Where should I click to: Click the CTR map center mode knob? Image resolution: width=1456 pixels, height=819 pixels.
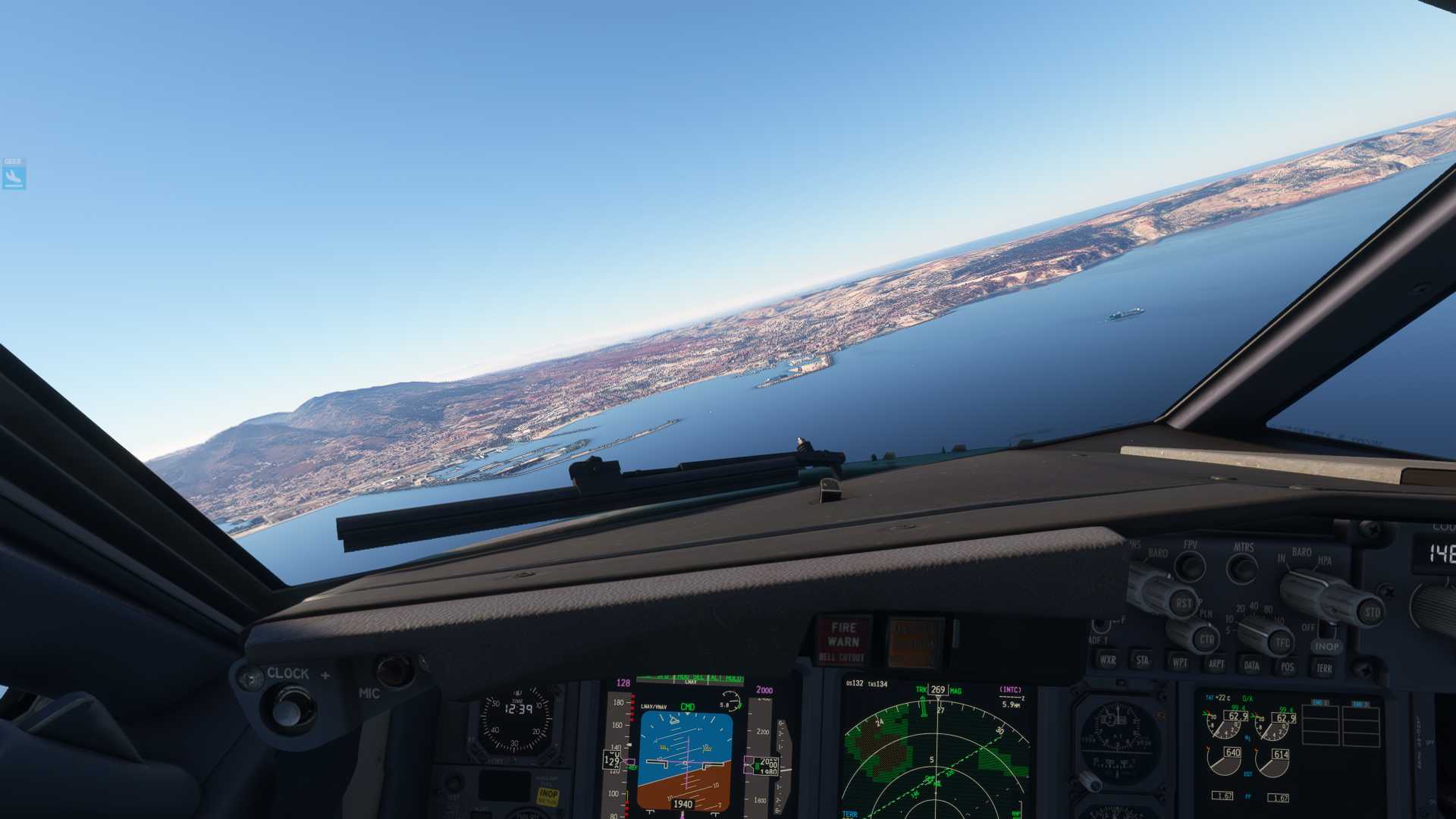tap(1207, 639)
